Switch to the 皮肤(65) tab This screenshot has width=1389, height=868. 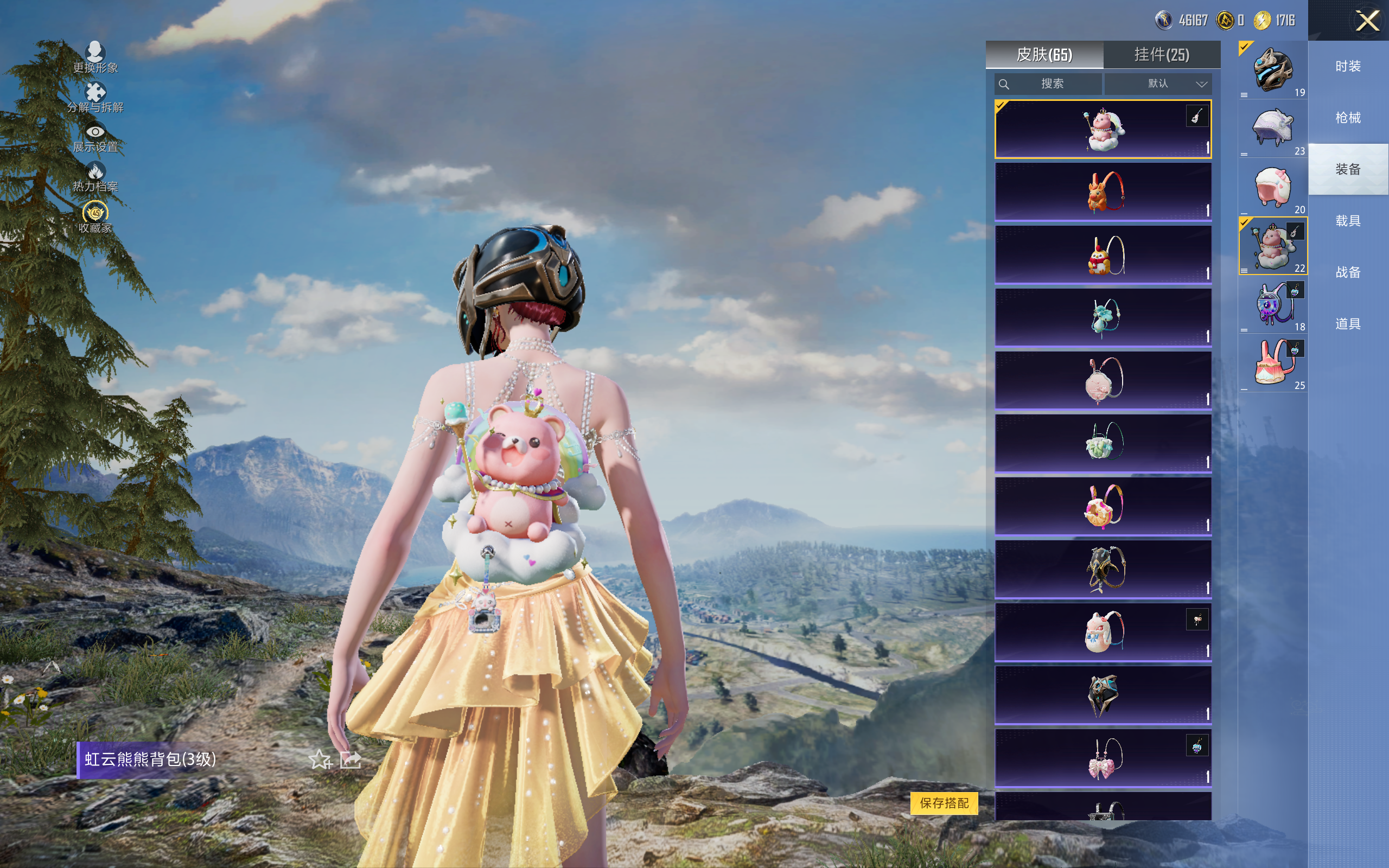coord(1044,55)
